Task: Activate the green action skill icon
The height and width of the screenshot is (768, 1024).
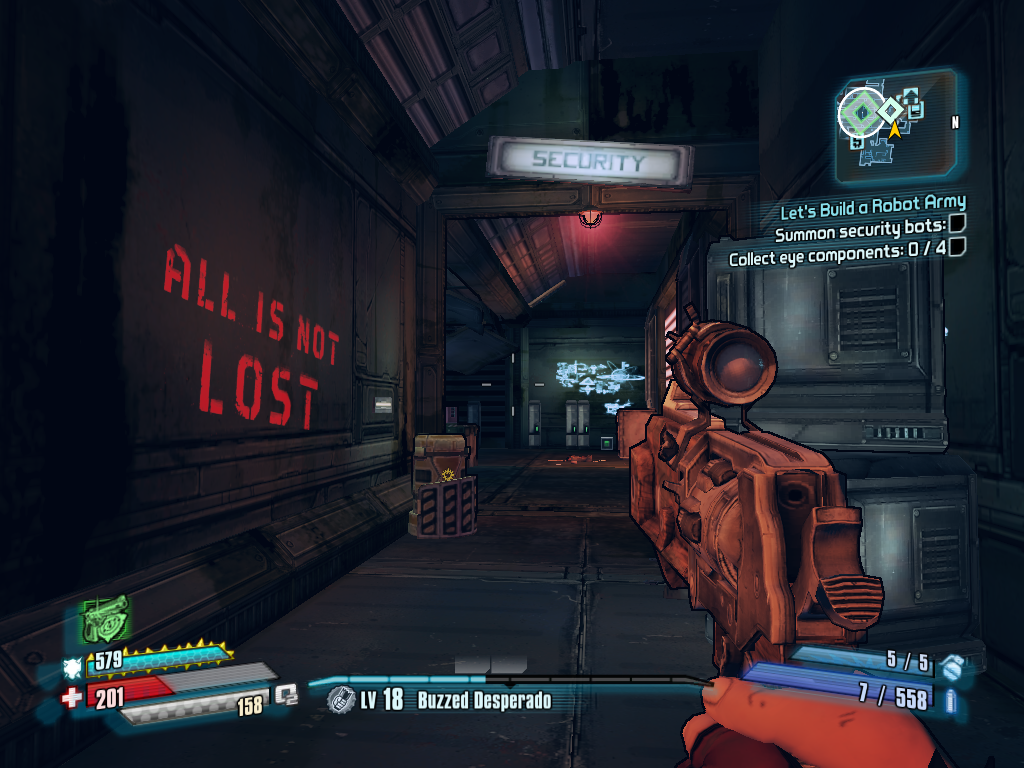Action: (104, 619)
